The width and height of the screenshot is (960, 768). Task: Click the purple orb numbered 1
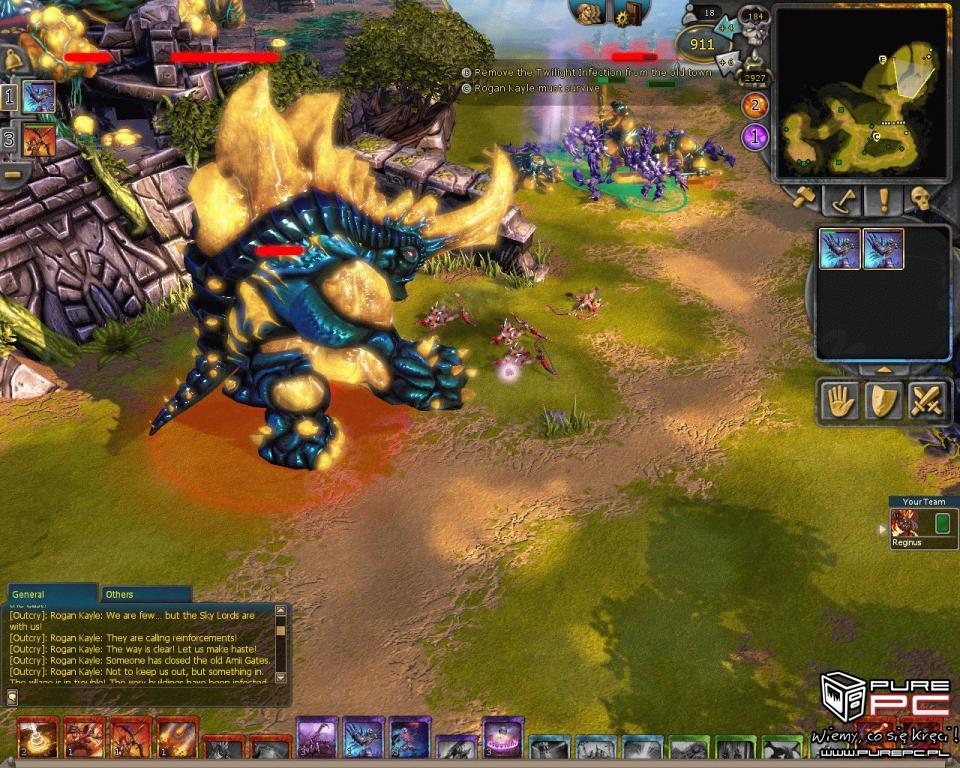[755, 136]
